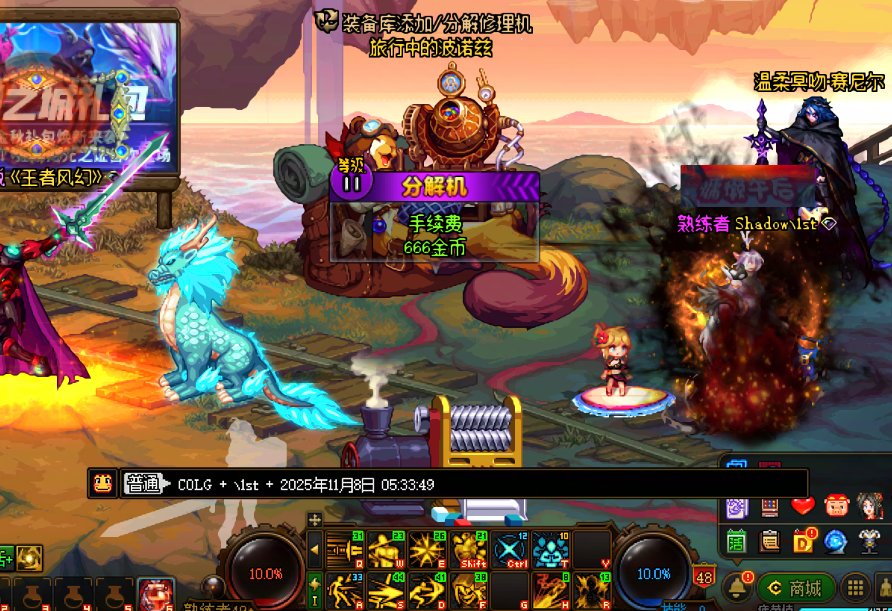The width and height of the screenshot is (892, 611).
Task: Click the blue swirl portal icon
Action: point(836,541)
